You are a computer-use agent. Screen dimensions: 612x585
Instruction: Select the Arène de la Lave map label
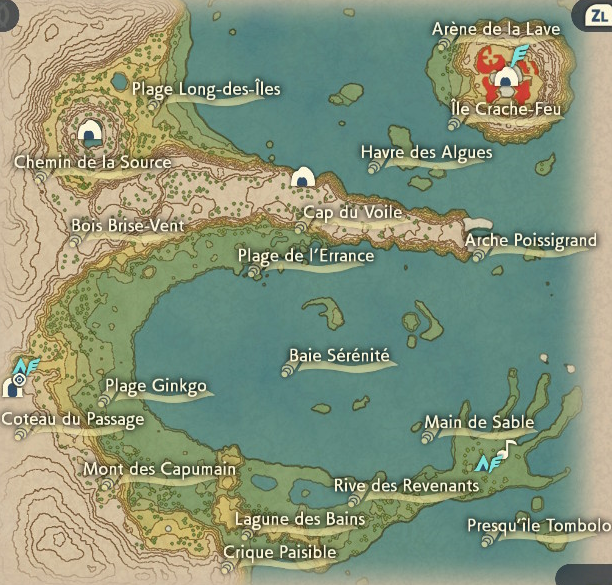(x=495, y=29)
